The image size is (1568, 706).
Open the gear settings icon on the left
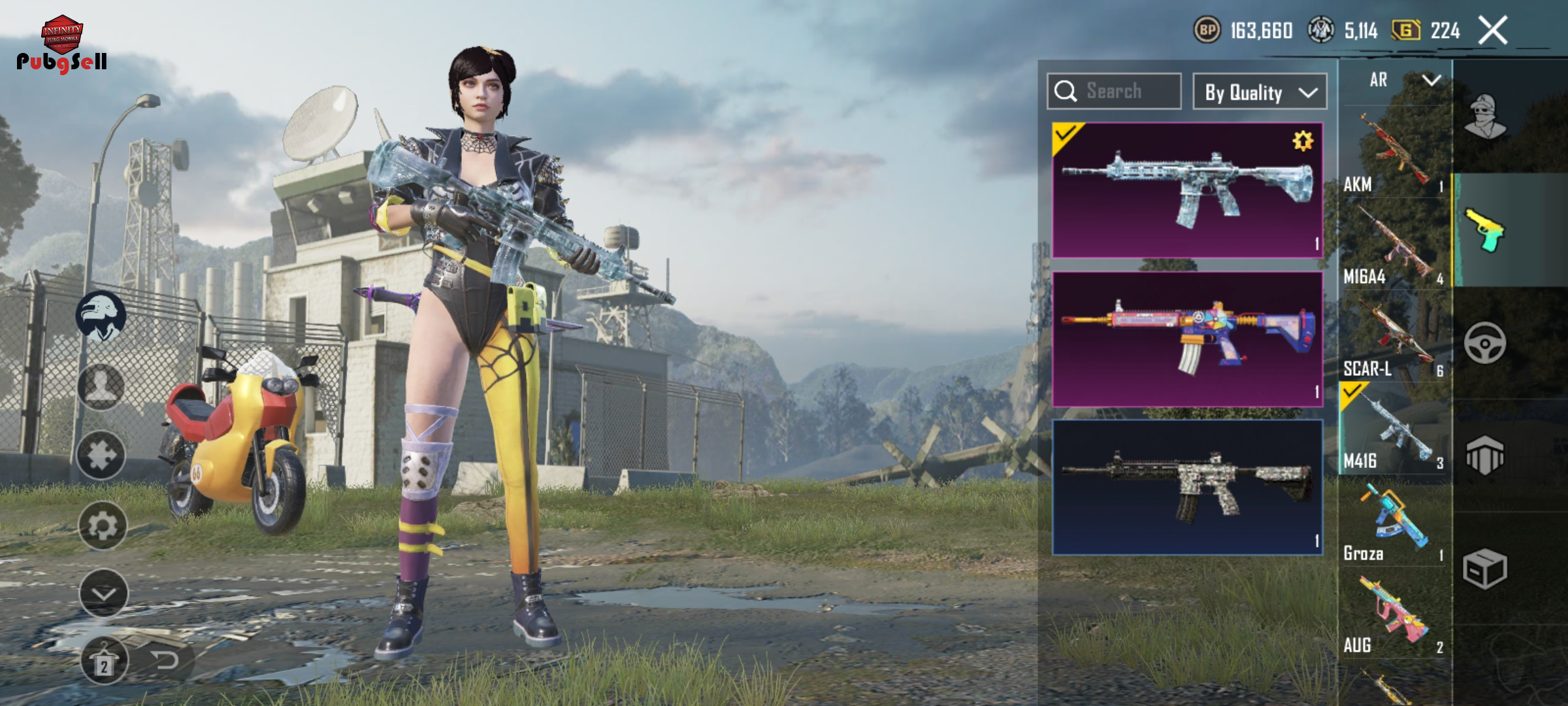pos(103,526)
